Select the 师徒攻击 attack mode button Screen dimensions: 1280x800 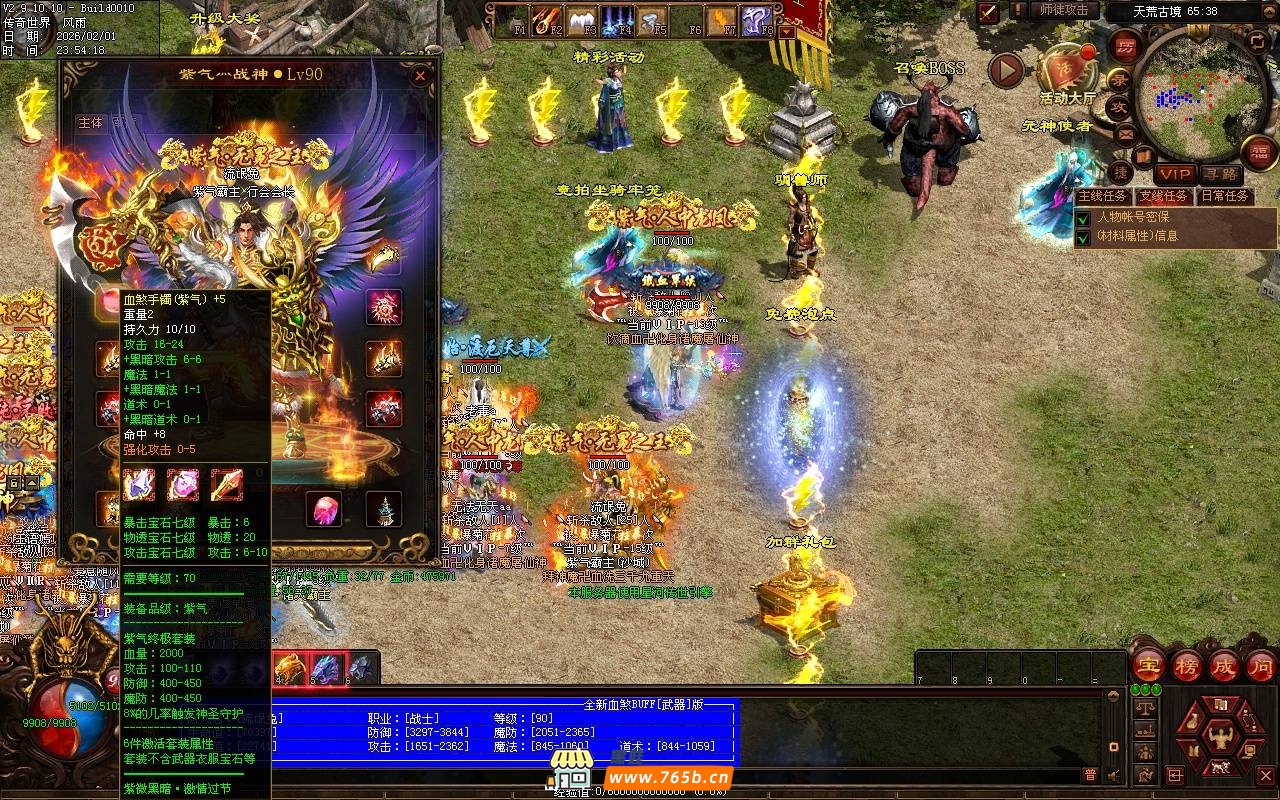coord(1064,10)
